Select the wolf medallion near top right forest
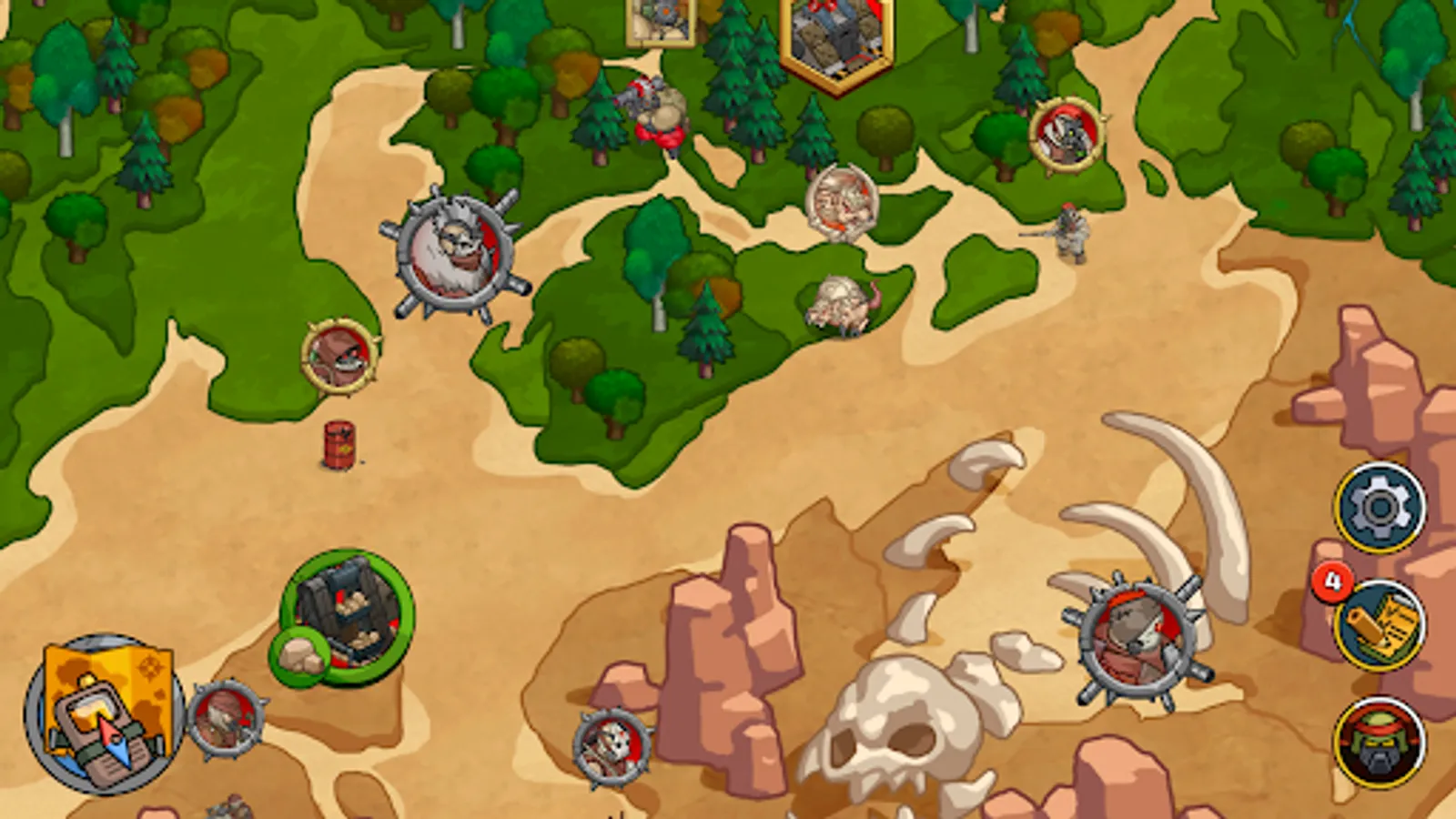Viewport: 1456px width, 819px height. pos(1065,136)
